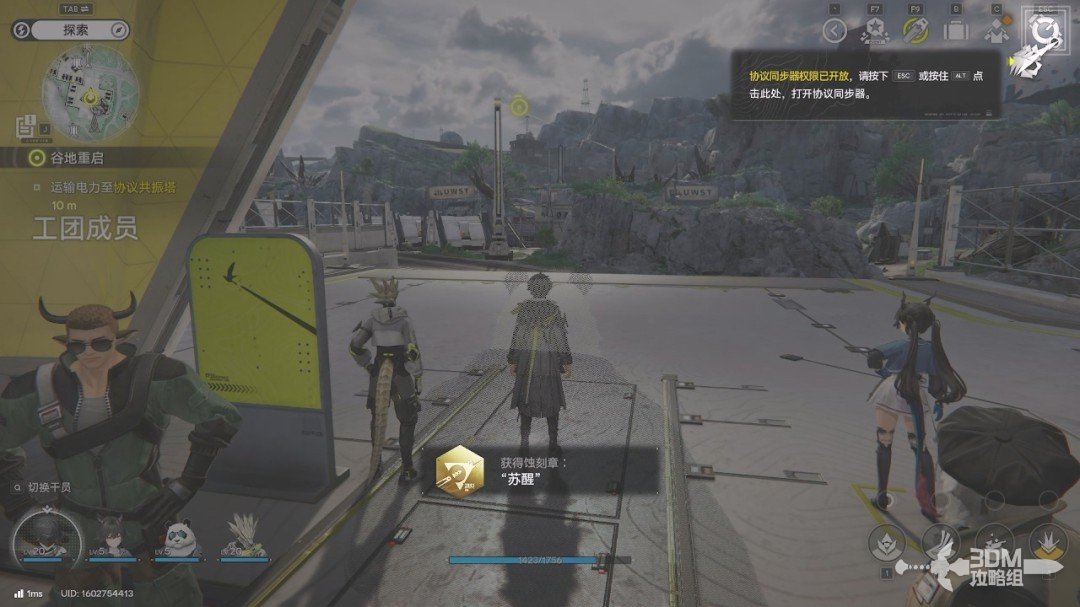Click the back arrow circle icon
Image resolution: width=1080 pixels, height=607 pixels.
(x=835, y=31)
